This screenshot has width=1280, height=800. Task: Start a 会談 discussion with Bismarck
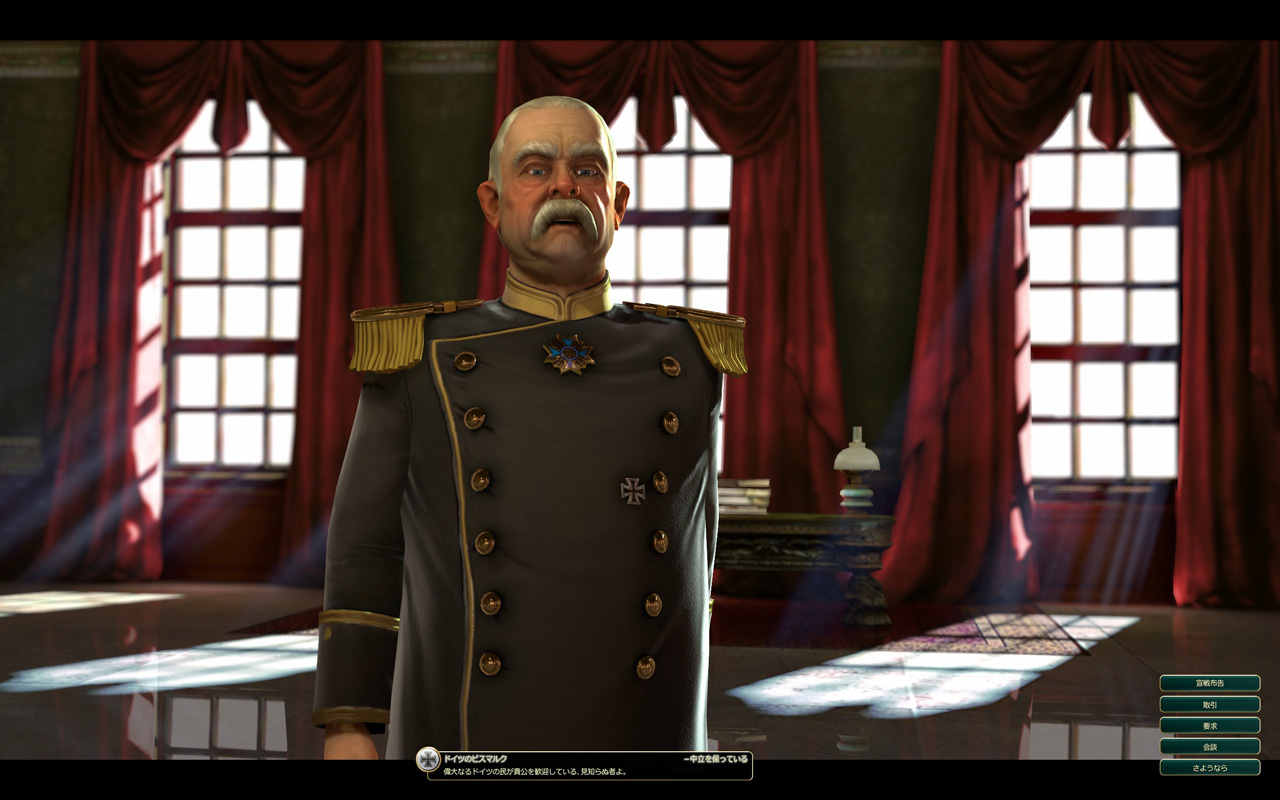[x=1209, y=746]
